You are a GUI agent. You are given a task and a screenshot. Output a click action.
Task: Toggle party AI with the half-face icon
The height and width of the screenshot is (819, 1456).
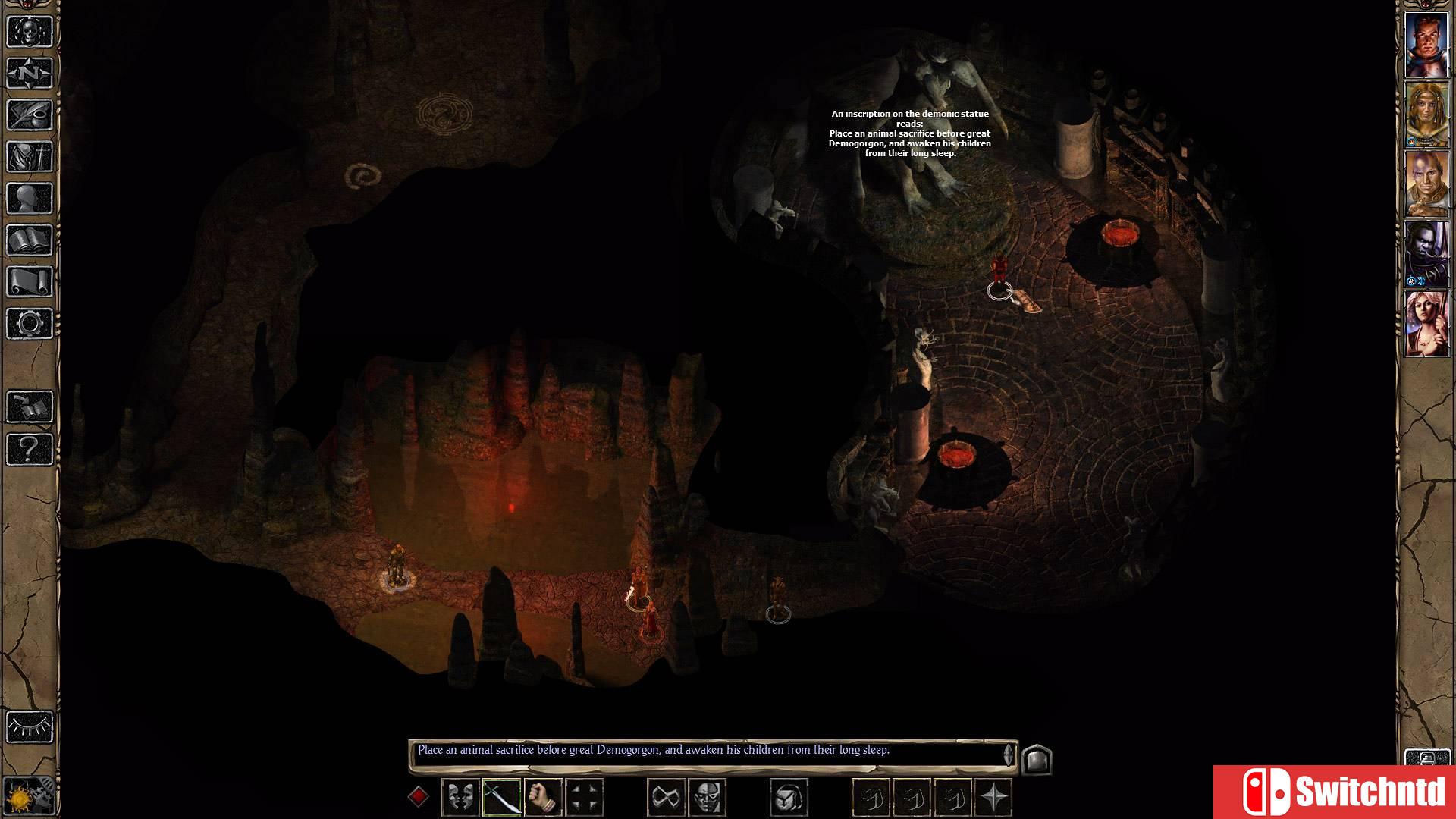point(708,795)
